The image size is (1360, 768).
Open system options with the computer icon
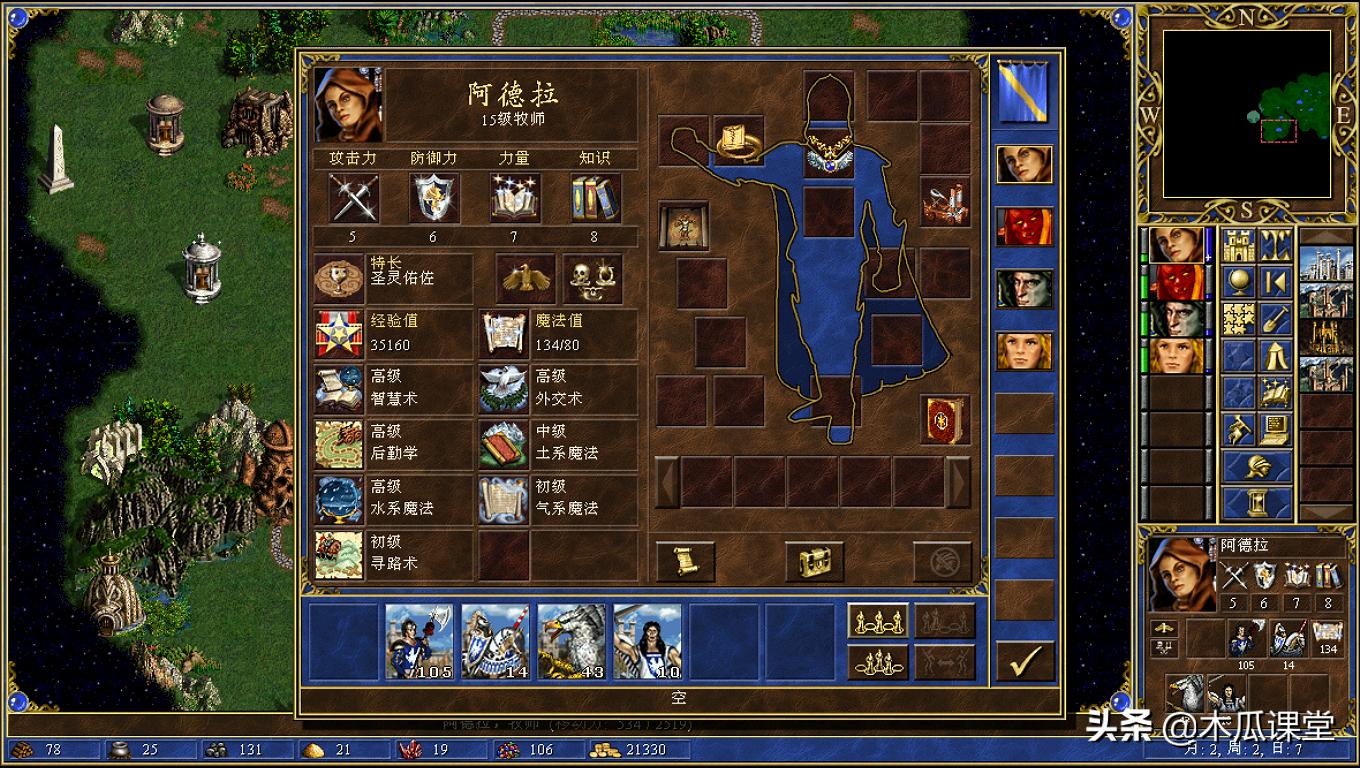pyautogui.click(x=1274, y=430)
